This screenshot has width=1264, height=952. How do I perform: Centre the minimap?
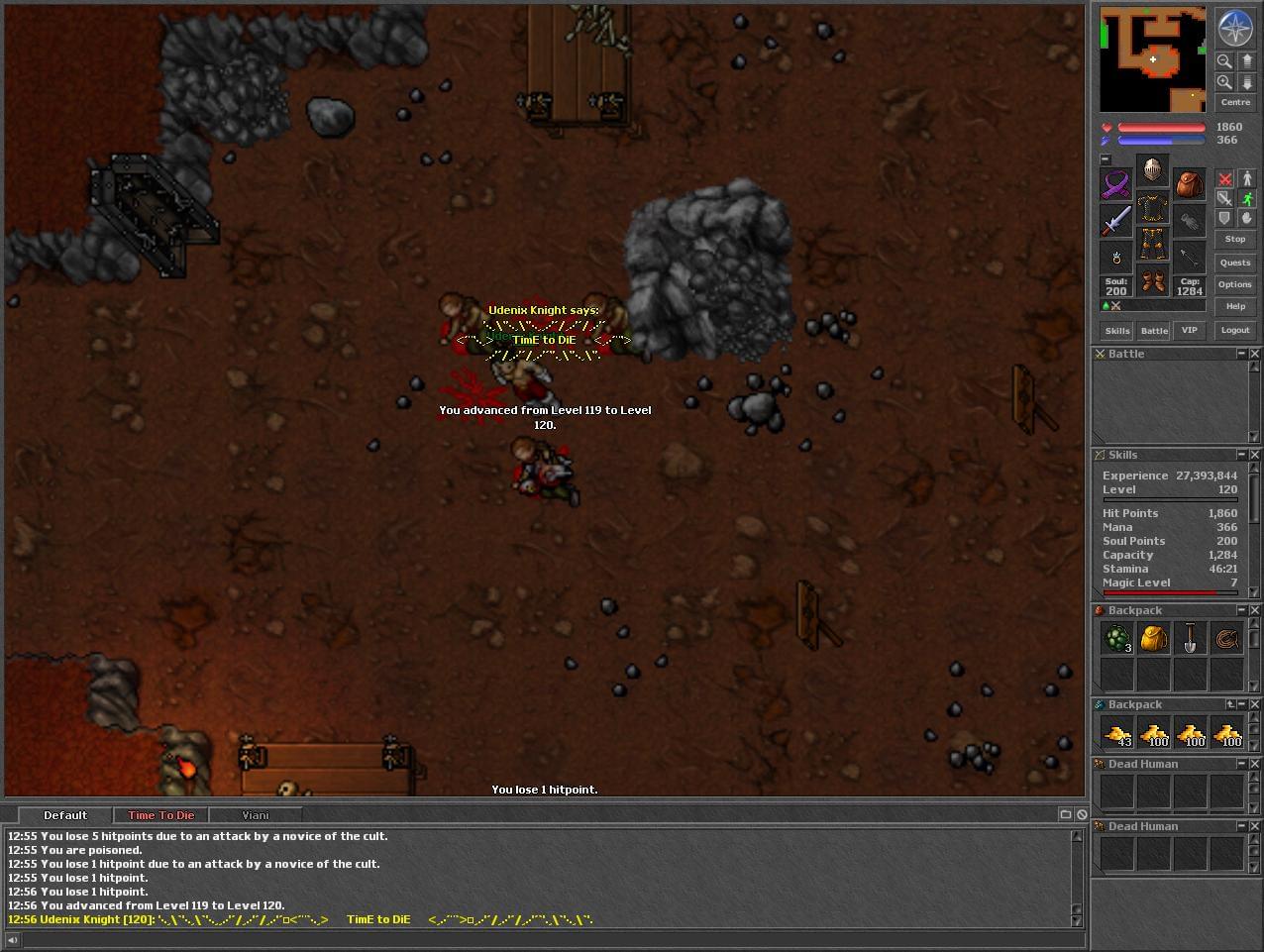pos(1234,102)
